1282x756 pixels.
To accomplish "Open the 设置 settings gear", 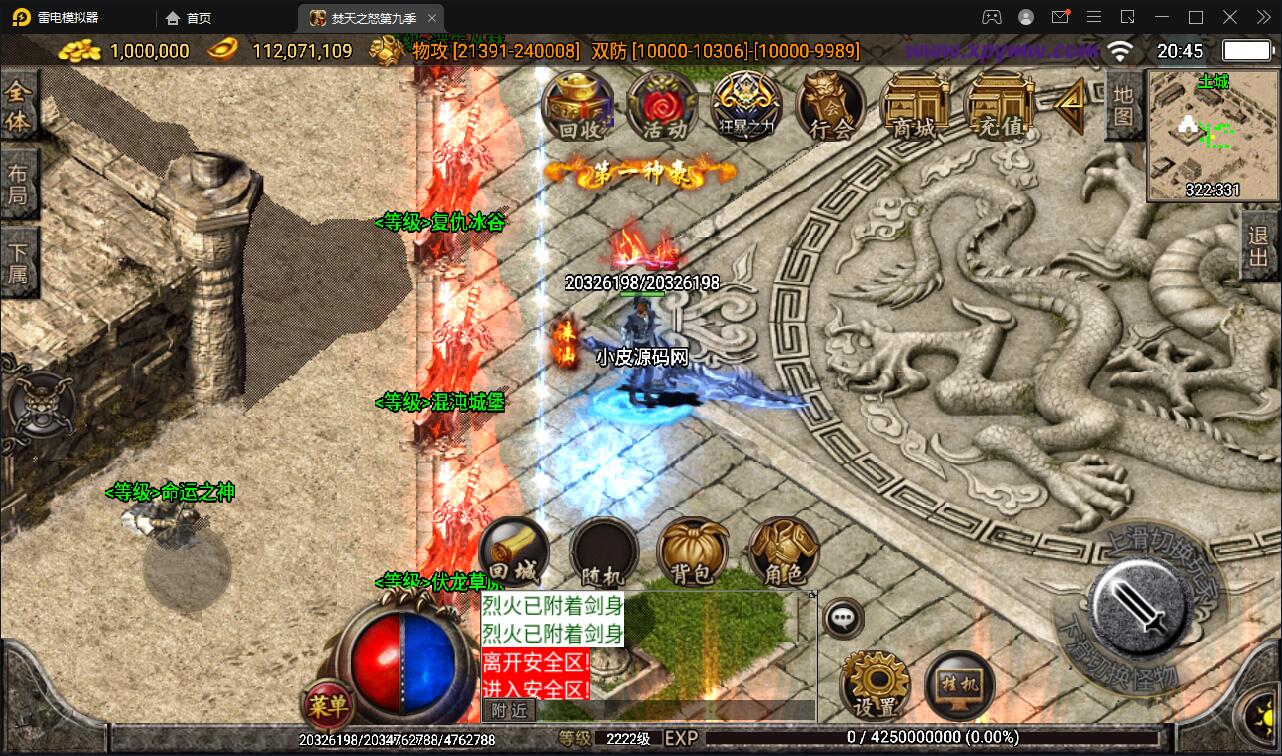I will point(875,686).
